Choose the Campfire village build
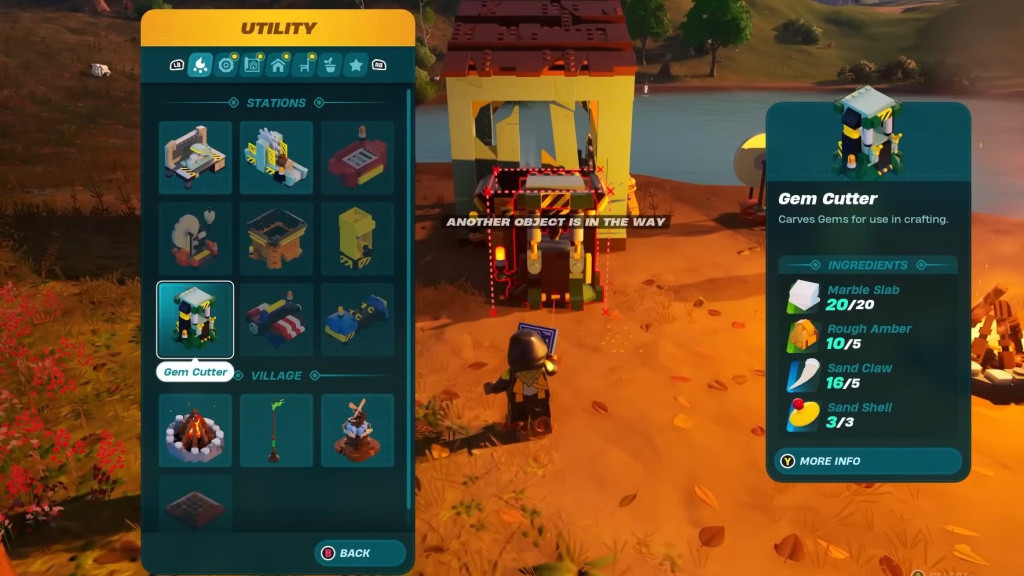 pos(195,430)
